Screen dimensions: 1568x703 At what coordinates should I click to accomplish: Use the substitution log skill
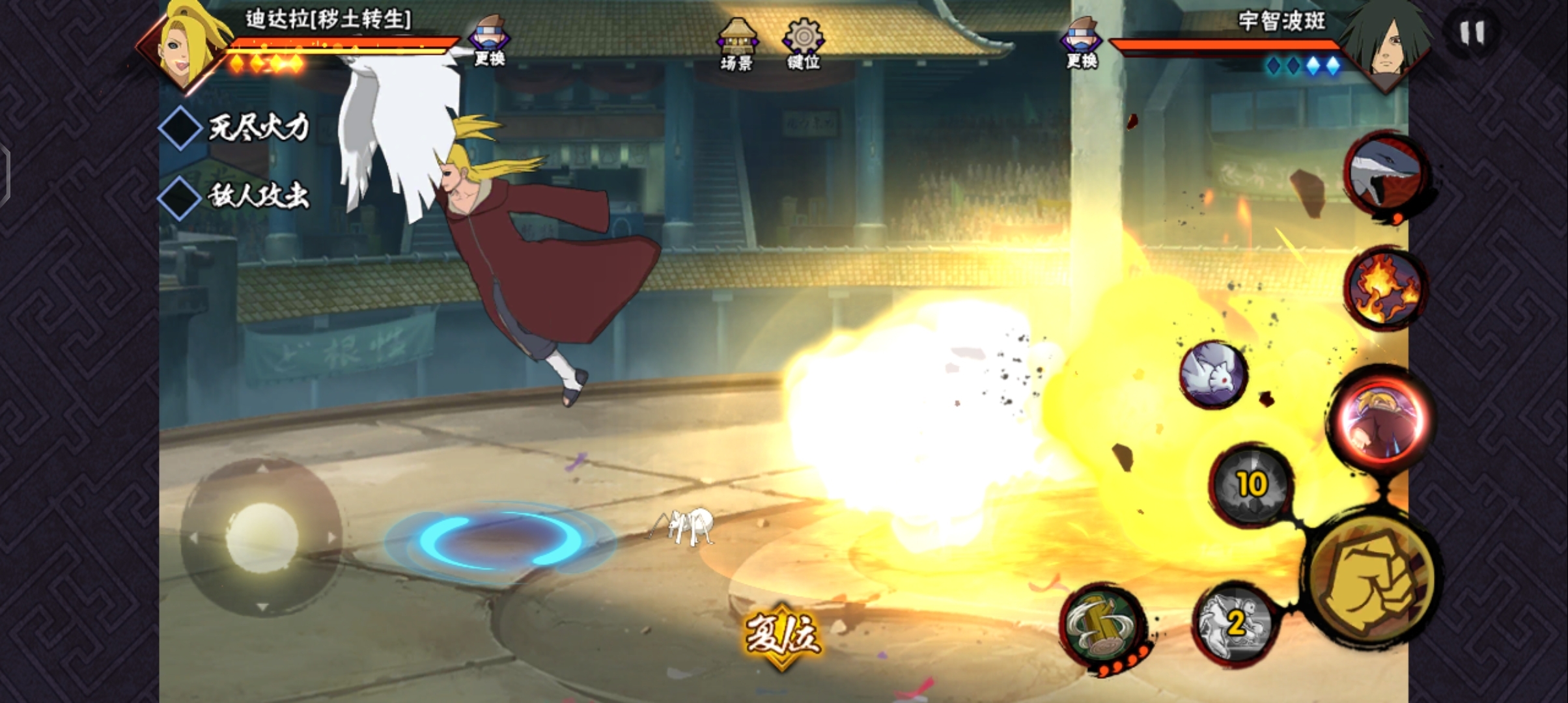click(1102, 626)
